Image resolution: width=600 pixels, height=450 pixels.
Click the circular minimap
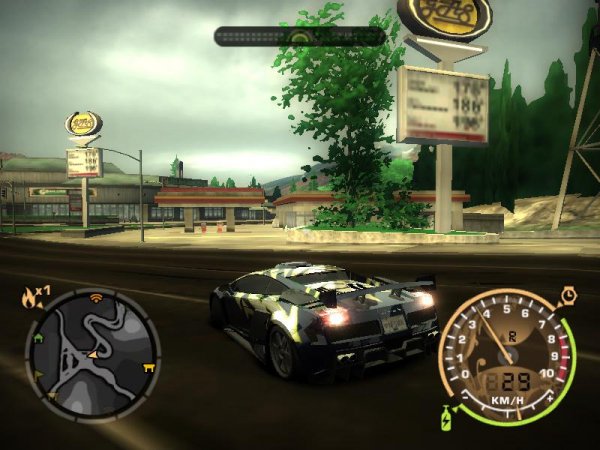pyautogui.click(x=92, y=353)
